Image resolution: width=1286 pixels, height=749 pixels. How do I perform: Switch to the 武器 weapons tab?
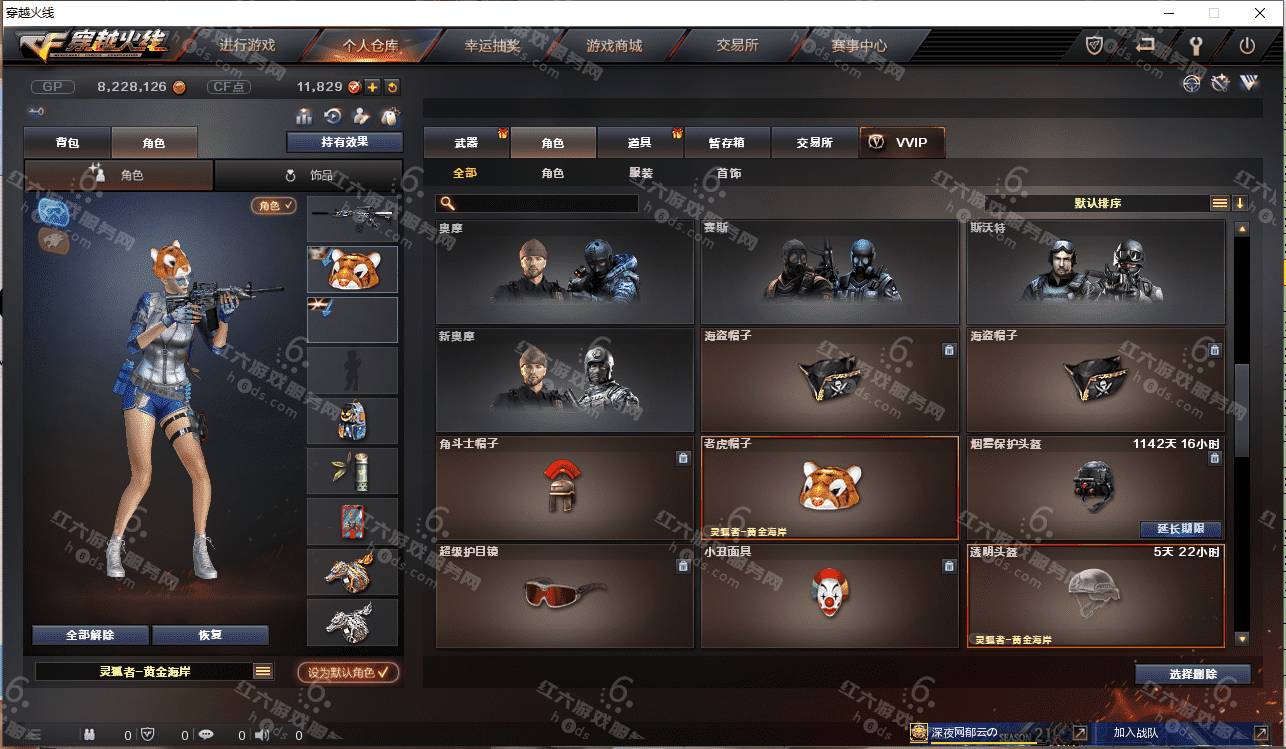(466, 143)
